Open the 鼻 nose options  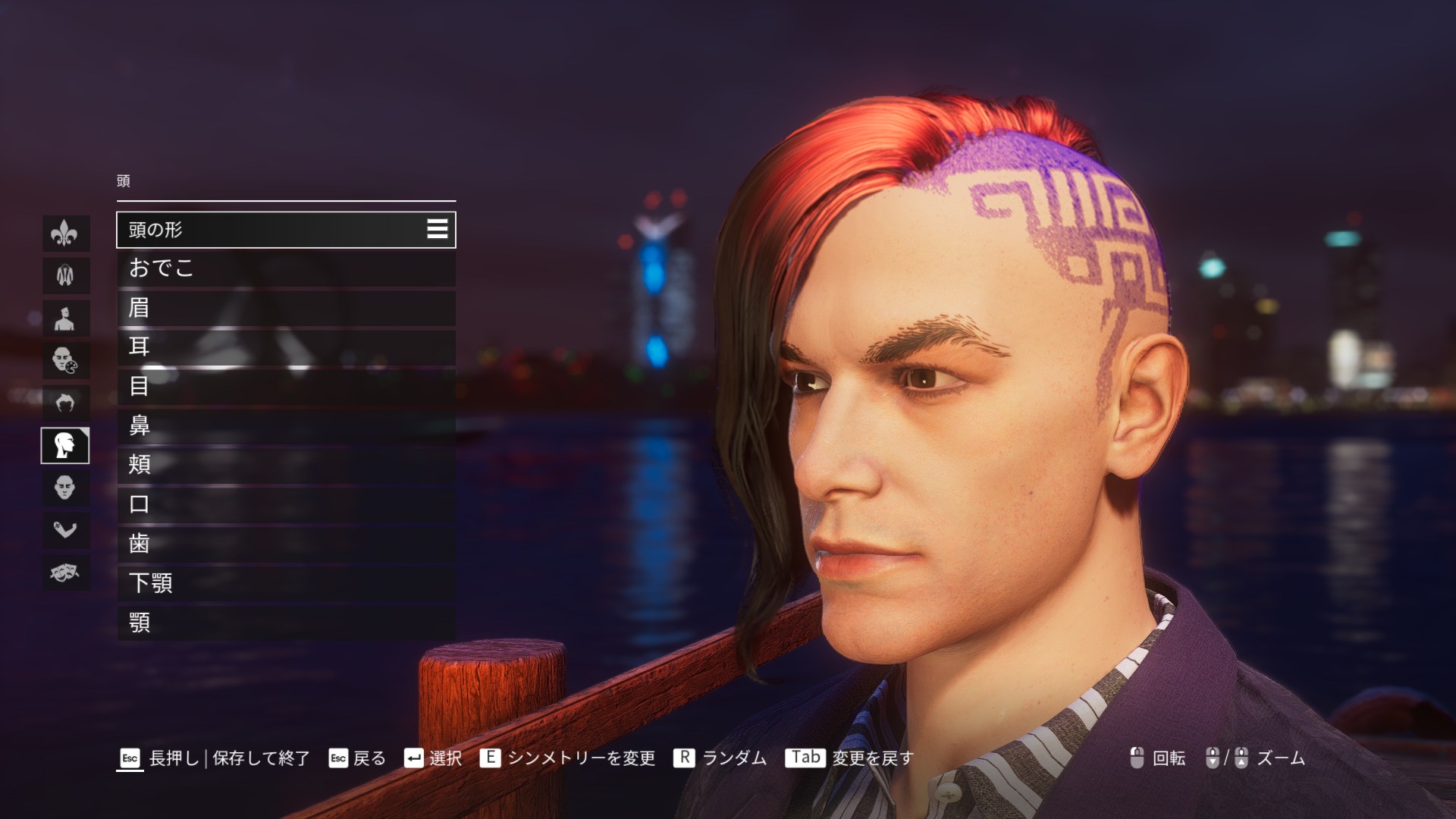[285, 426]
